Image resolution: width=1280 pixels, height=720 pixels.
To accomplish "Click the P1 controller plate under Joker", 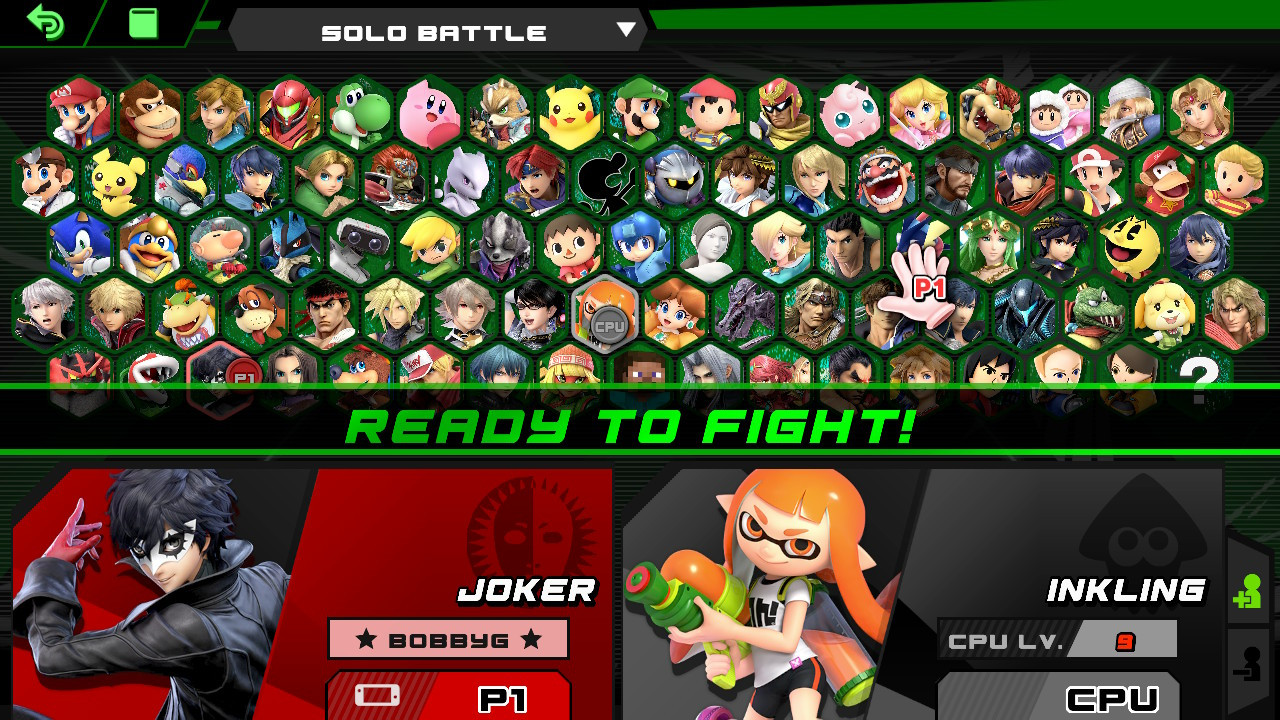I will point(448,700).
